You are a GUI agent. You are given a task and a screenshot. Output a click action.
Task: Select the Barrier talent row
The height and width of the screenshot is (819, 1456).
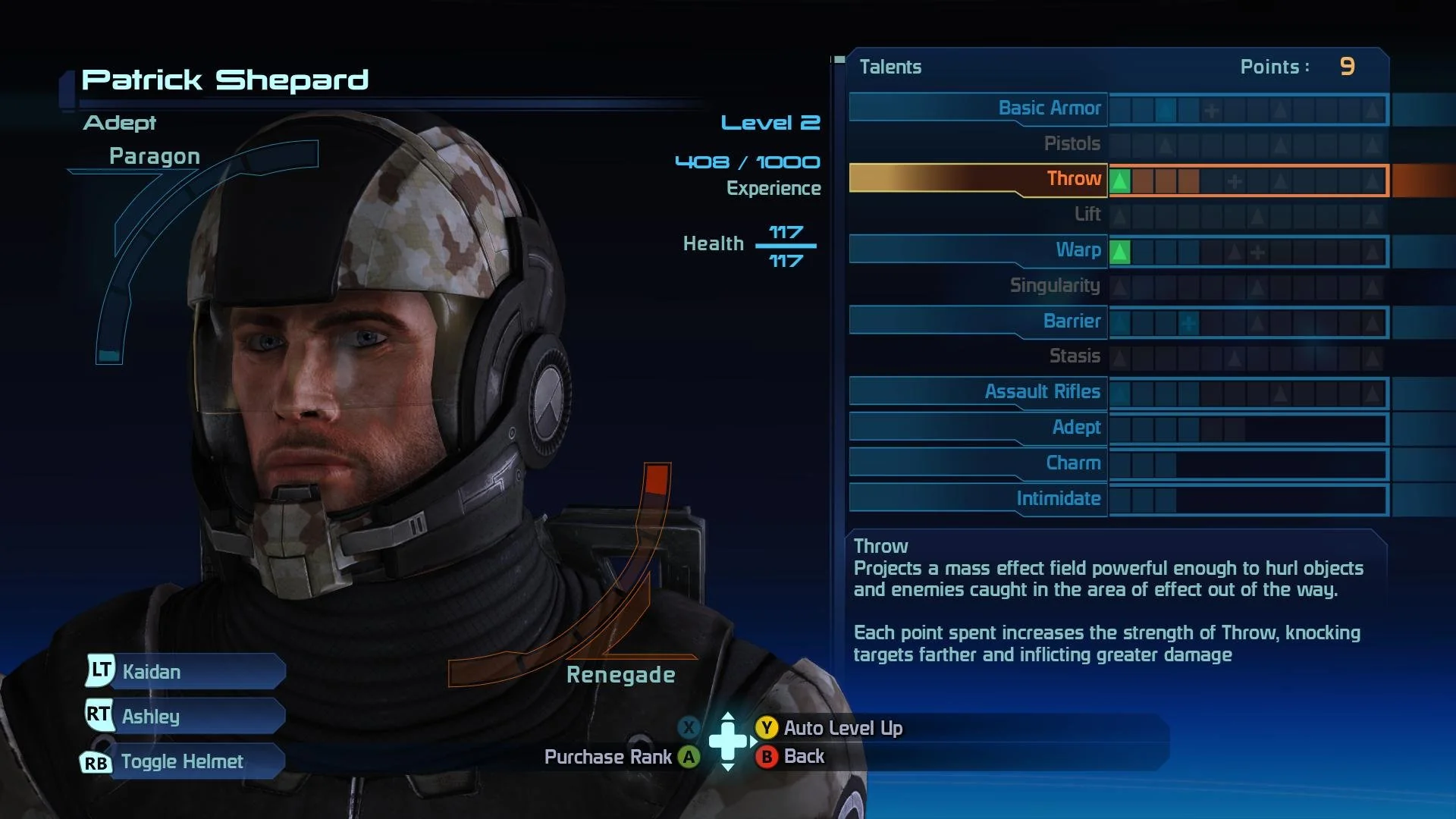point(1071,322)
